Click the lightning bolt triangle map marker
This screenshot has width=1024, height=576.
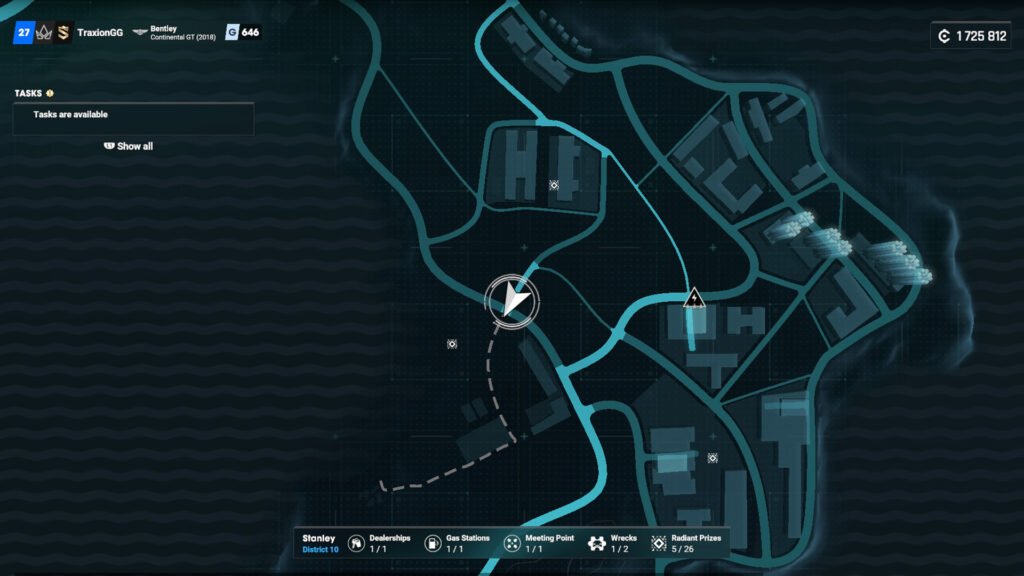693,298
